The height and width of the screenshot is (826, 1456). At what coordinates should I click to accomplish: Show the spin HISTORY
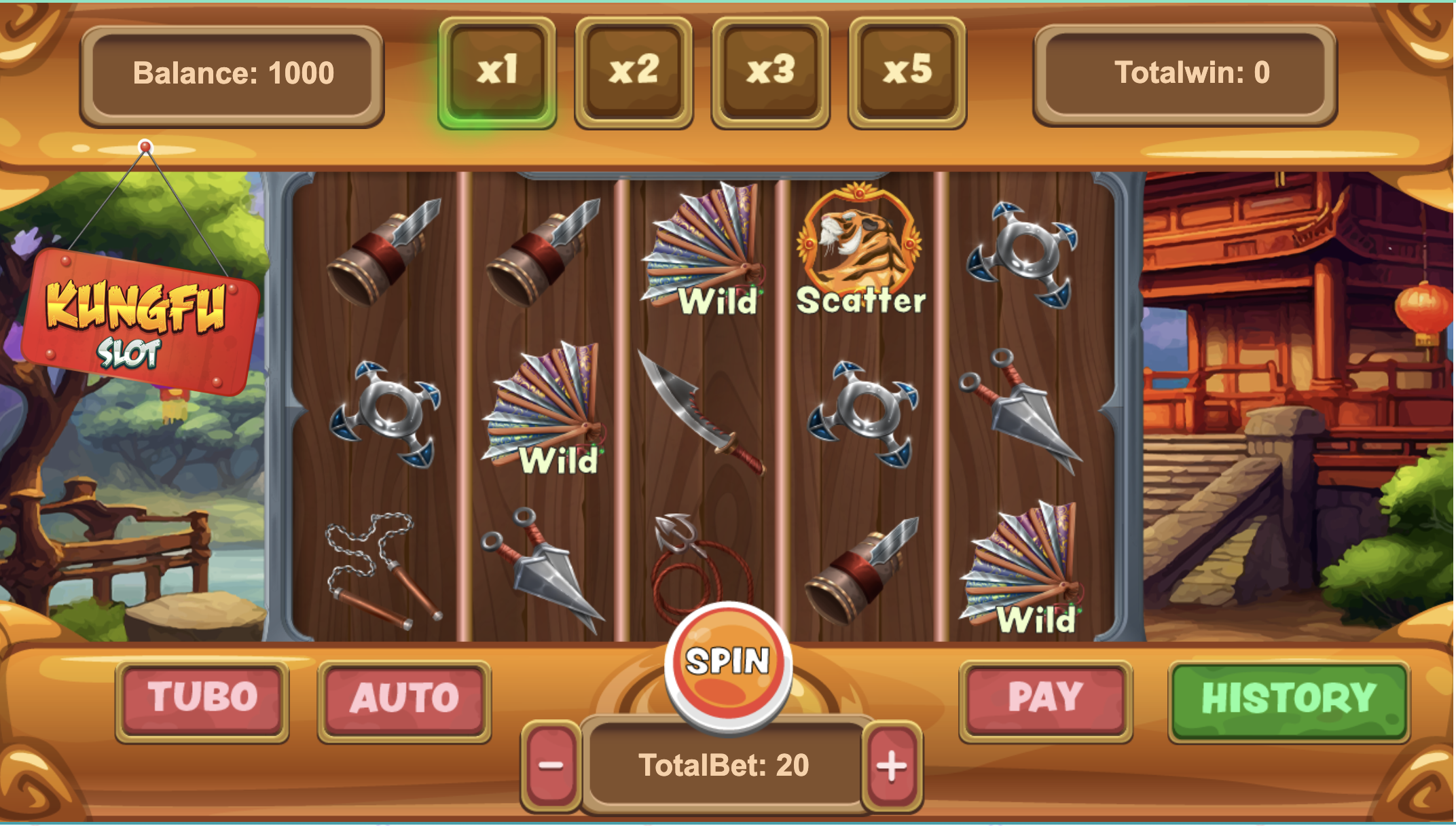(1288, 700)
